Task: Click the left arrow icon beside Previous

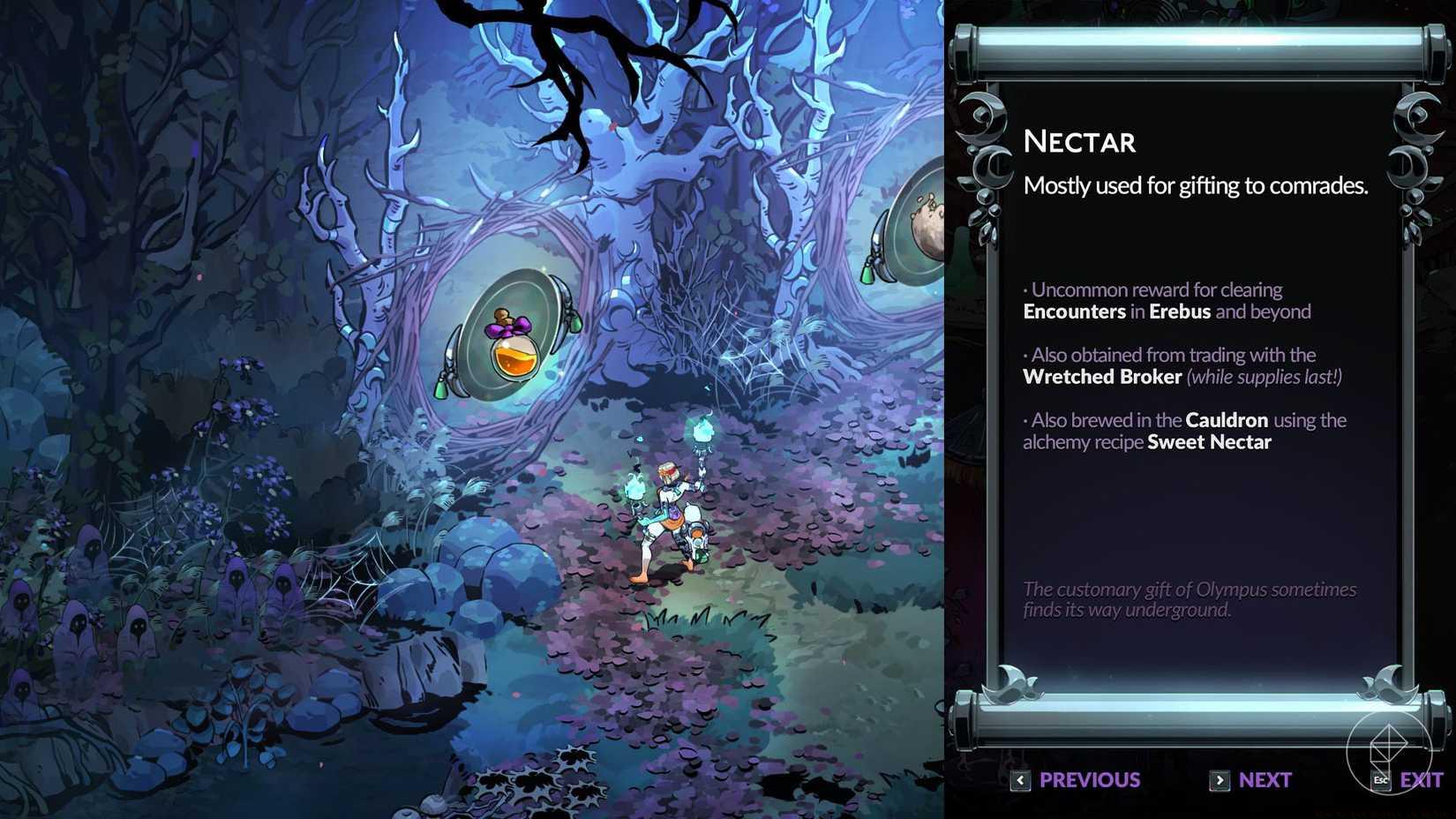Action: [1021, 780]
